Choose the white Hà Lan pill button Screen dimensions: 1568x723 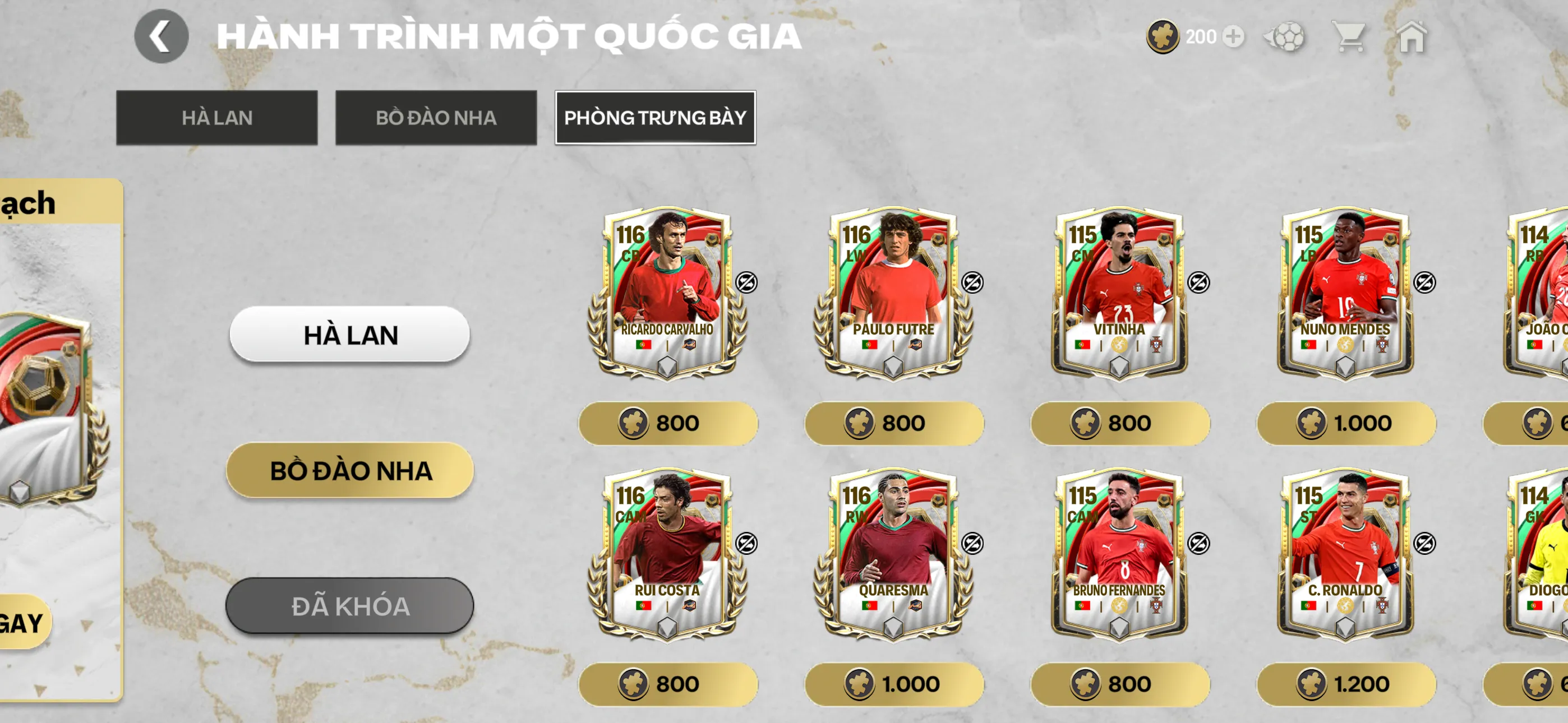pos(349,335)
